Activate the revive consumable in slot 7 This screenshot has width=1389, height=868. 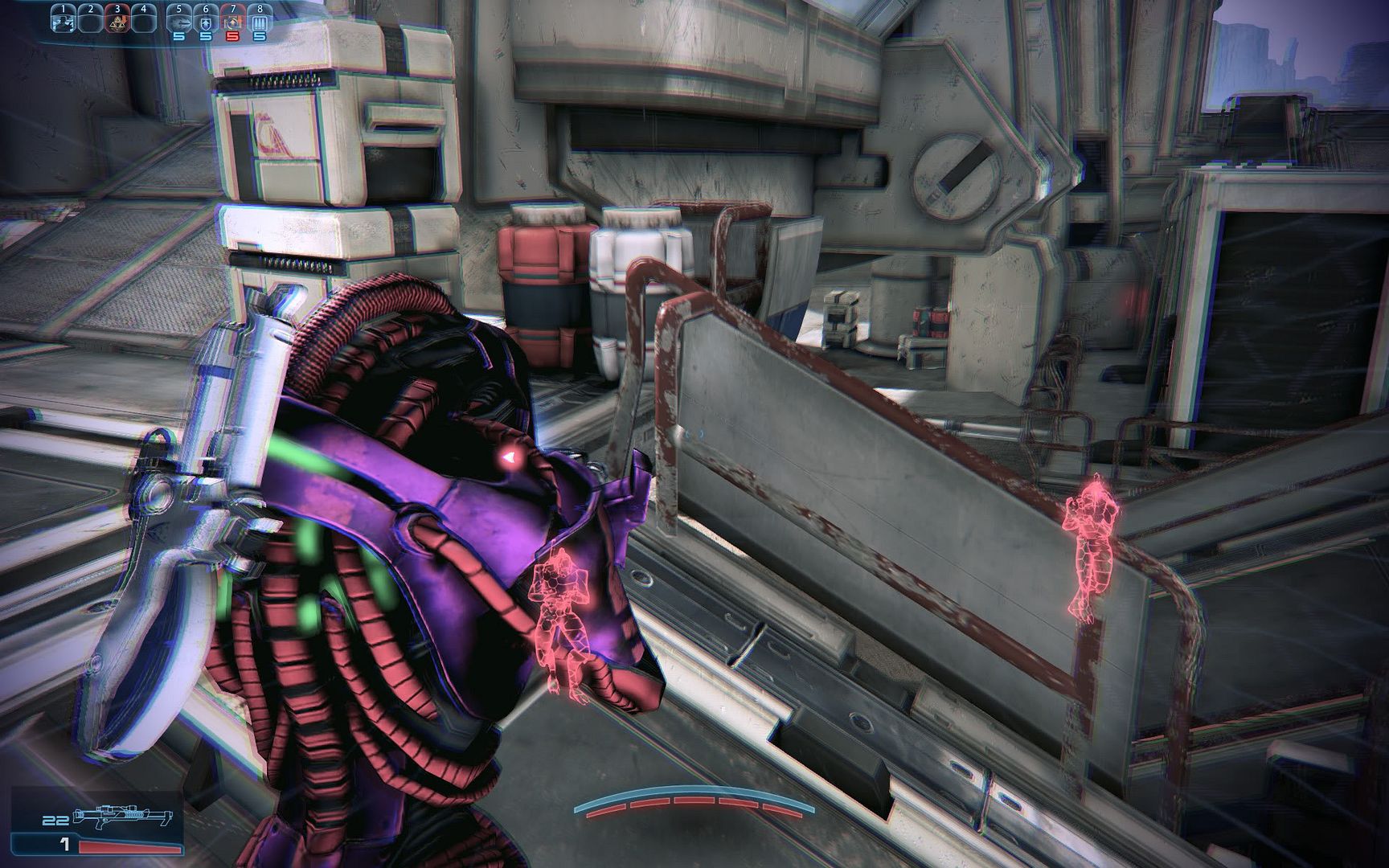(232, 22)
